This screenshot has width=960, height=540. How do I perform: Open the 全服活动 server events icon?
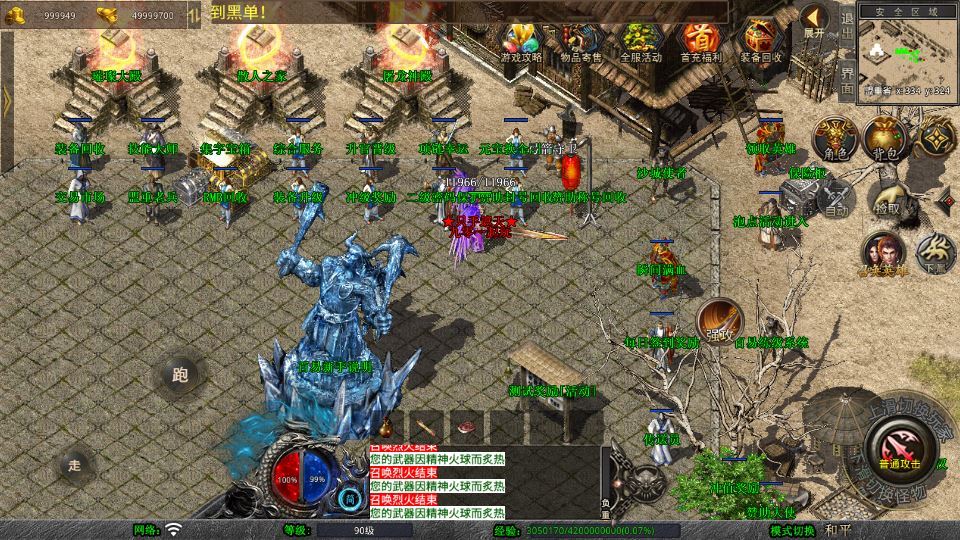point(641,40)
